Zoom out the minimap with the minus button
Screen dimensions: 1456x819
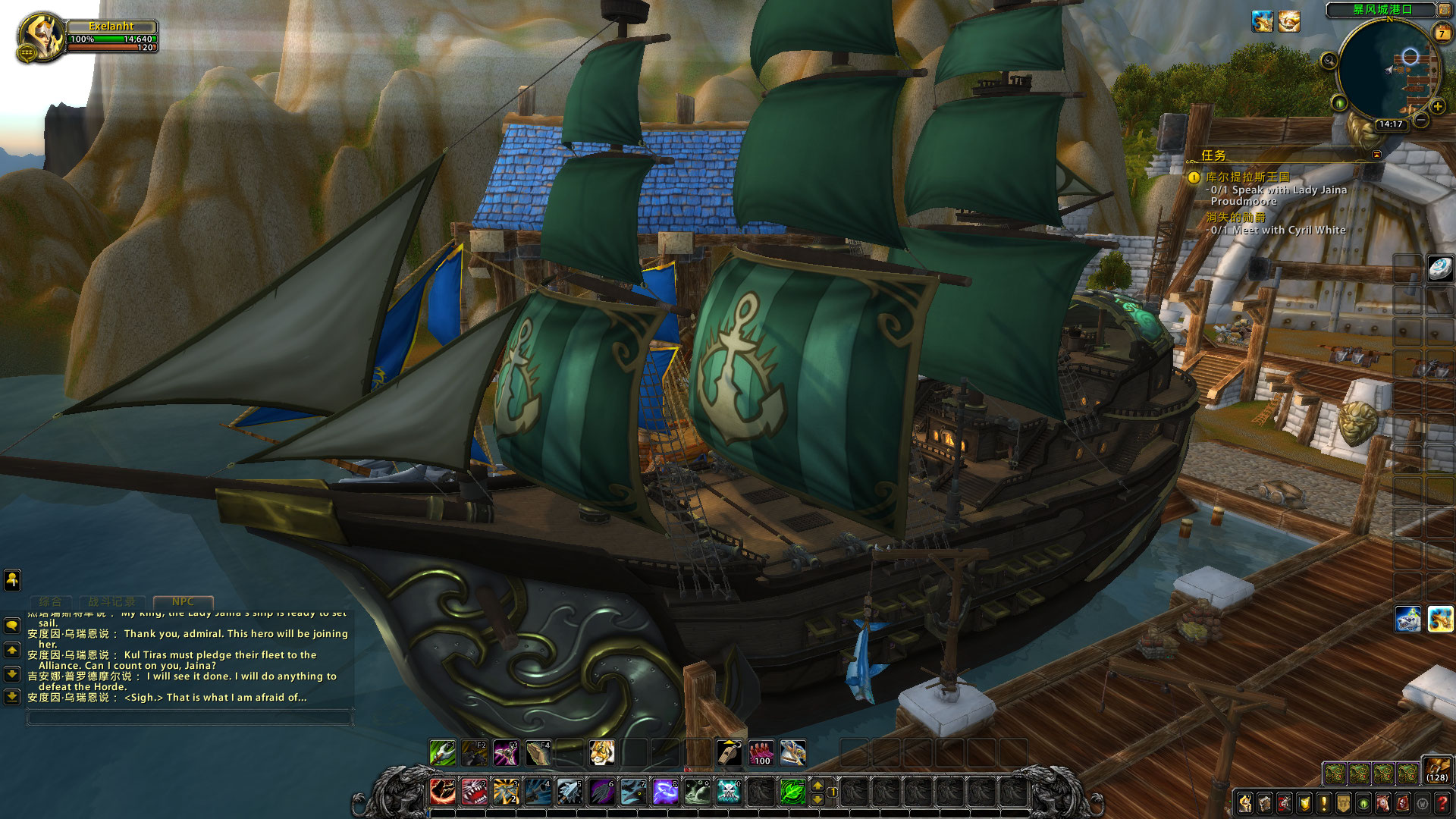[1421, 120]
